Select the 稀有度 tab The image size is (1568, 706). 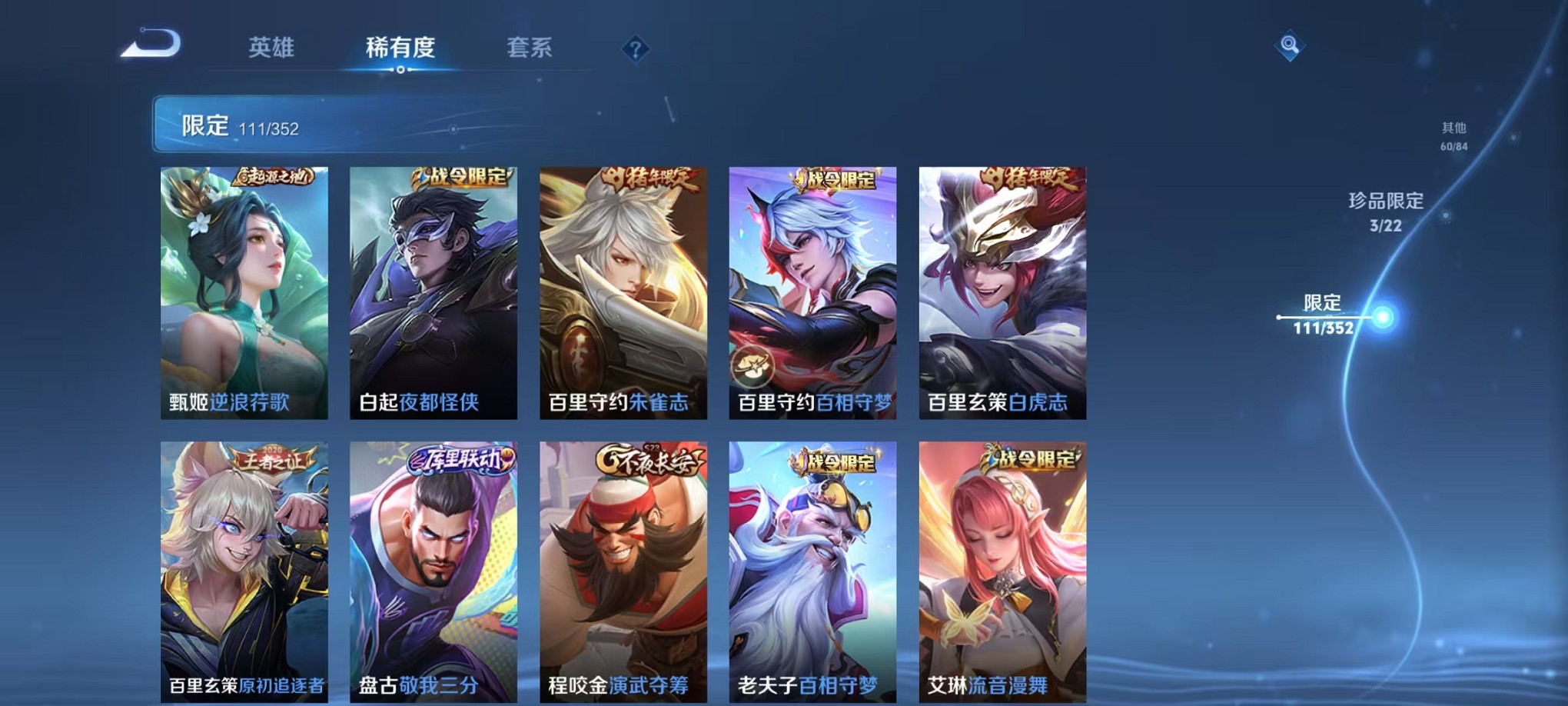coord(400,48)
